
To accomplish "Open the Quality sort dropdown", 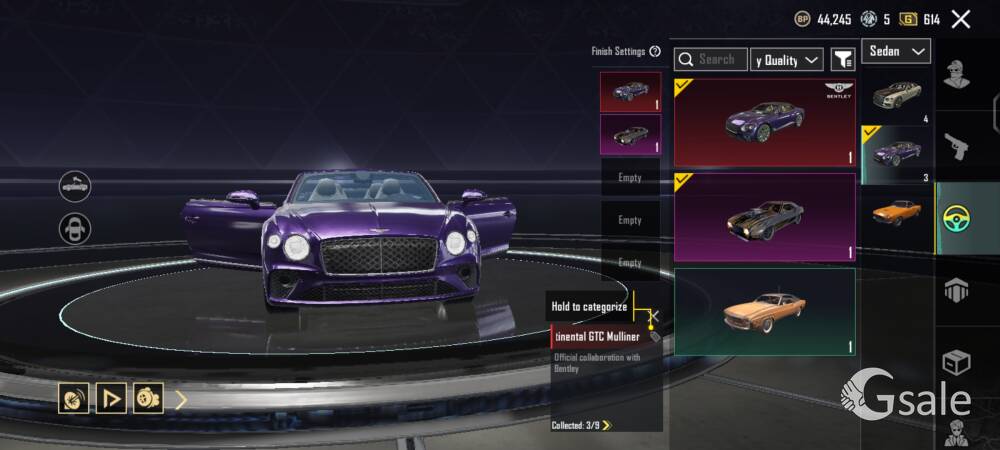I will [788, 60].
